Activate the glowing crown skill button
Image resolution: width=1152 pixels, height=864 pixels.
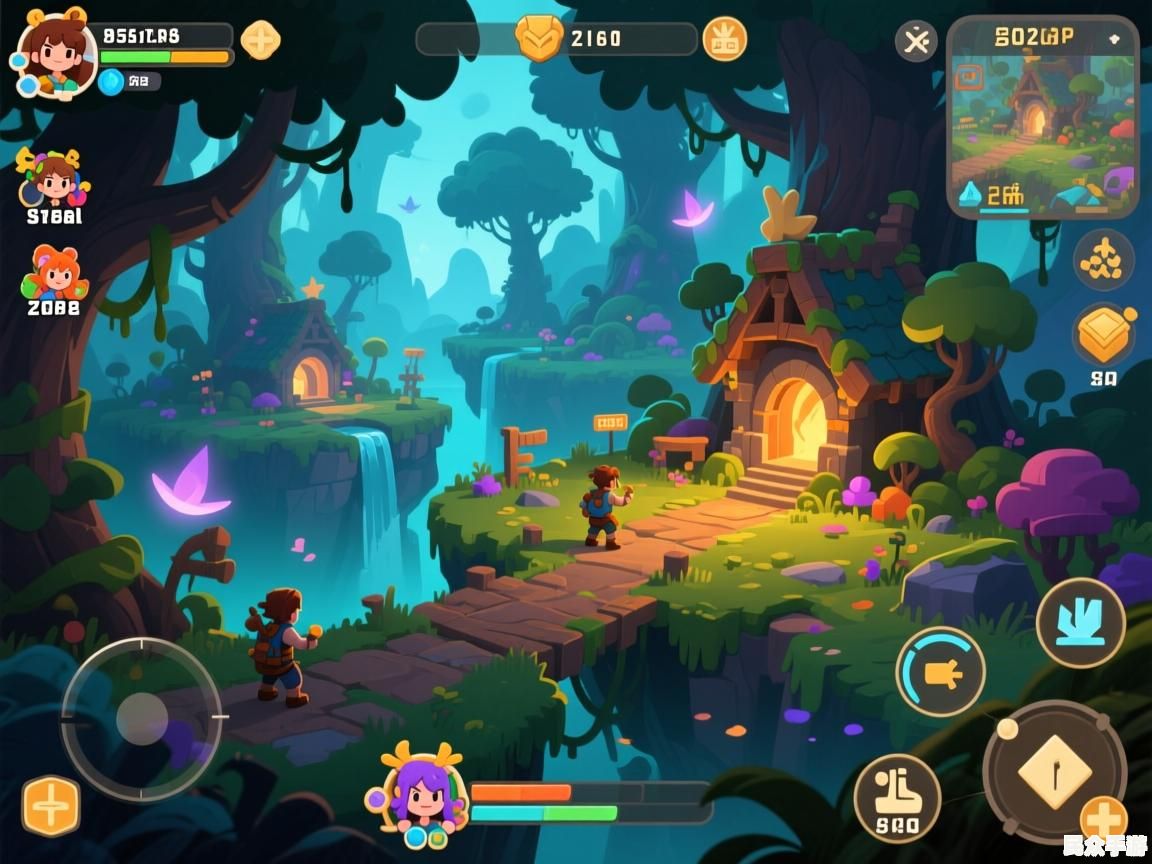click(x=1080, y=623)
